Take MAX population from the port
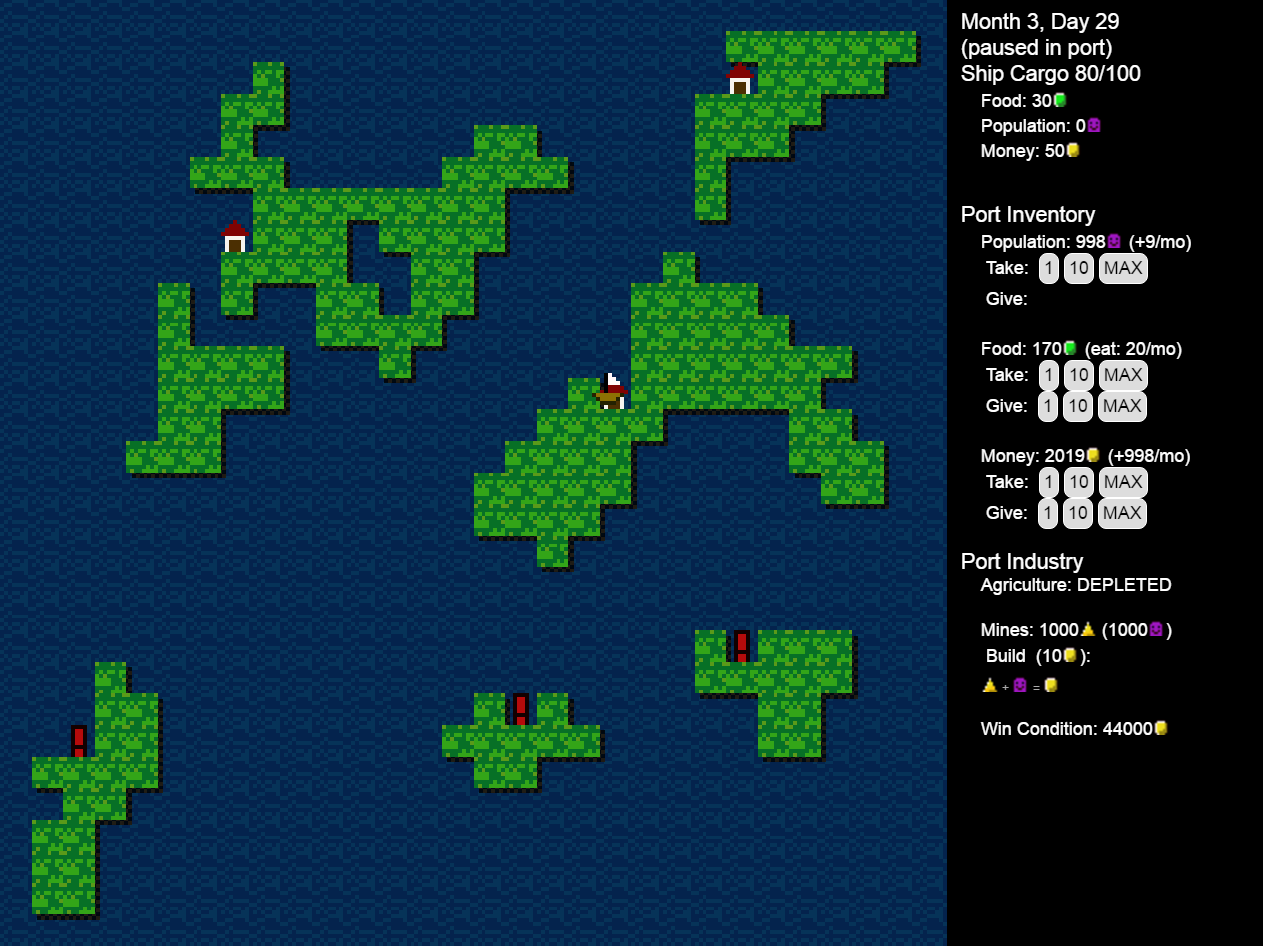 pos(1123,268)
